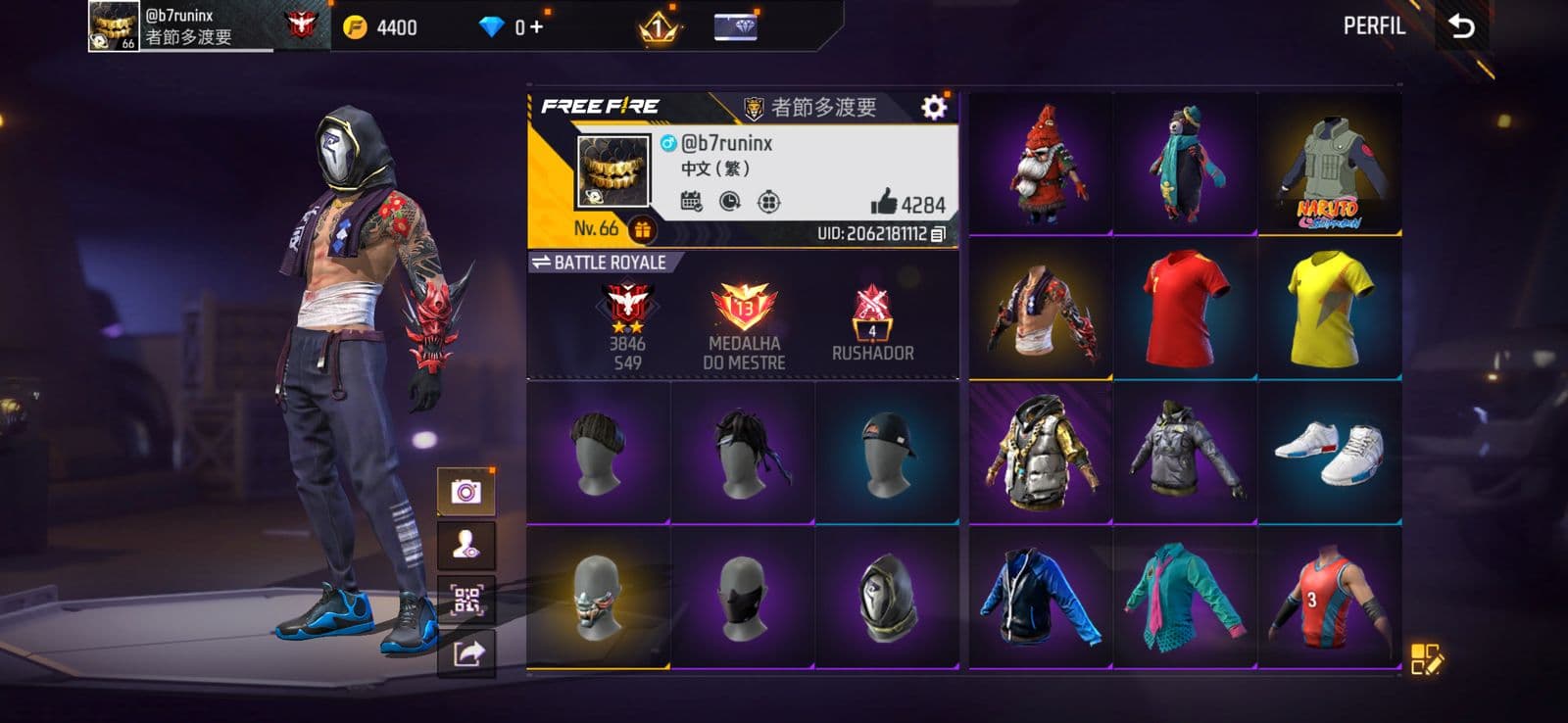Select the number 3 basketball jersey
The height and width of the screenshot is (723, 1568).
[x=1329, y=599]
